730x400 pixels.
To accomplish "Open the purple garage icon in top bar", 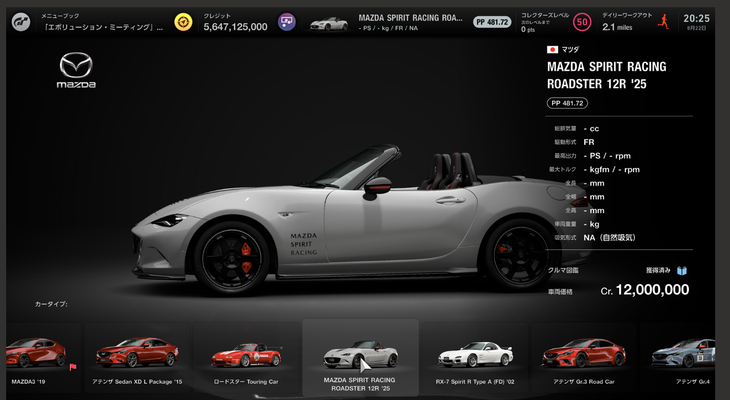I will (x=287, y=21).
